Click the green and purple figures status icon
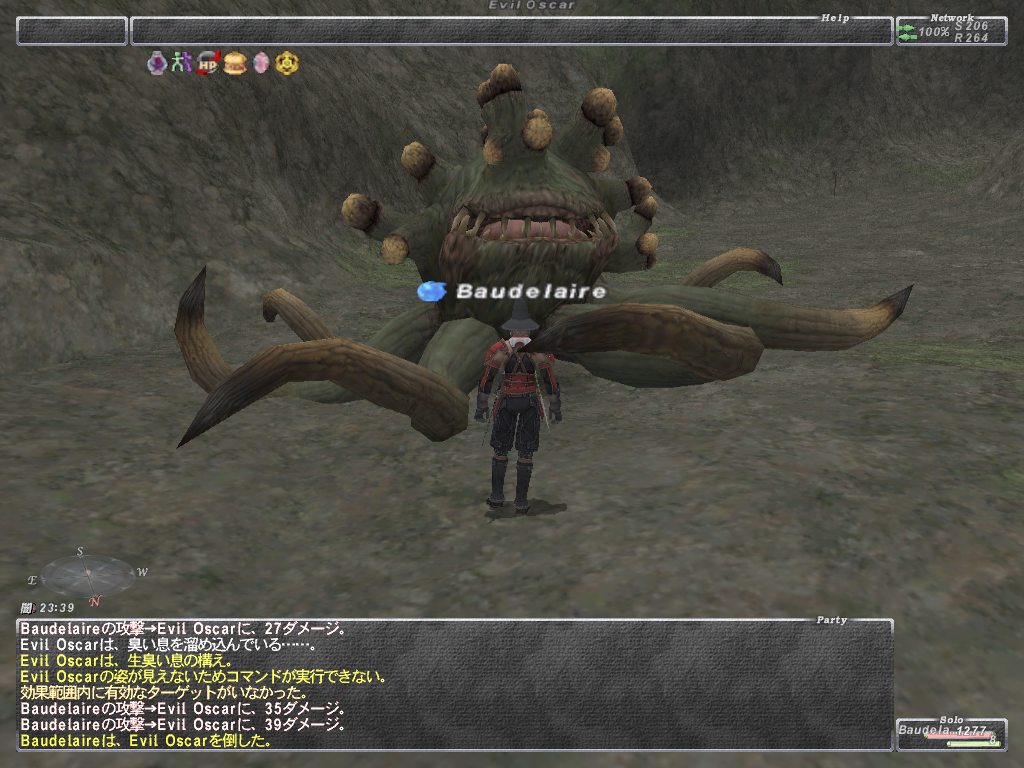 [182, 64]
